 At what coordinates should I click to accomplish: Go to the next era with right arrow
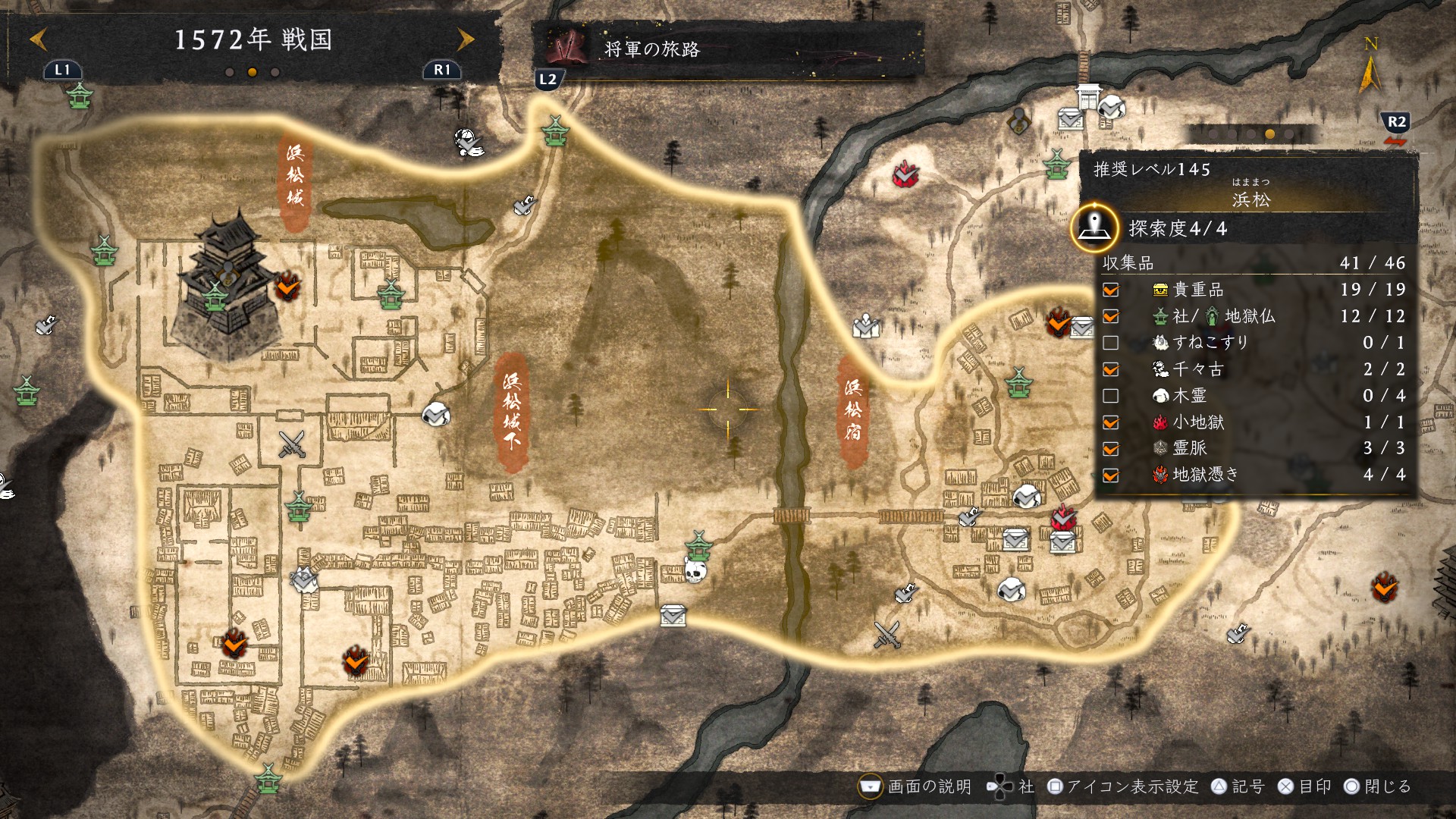click(465, 39)
